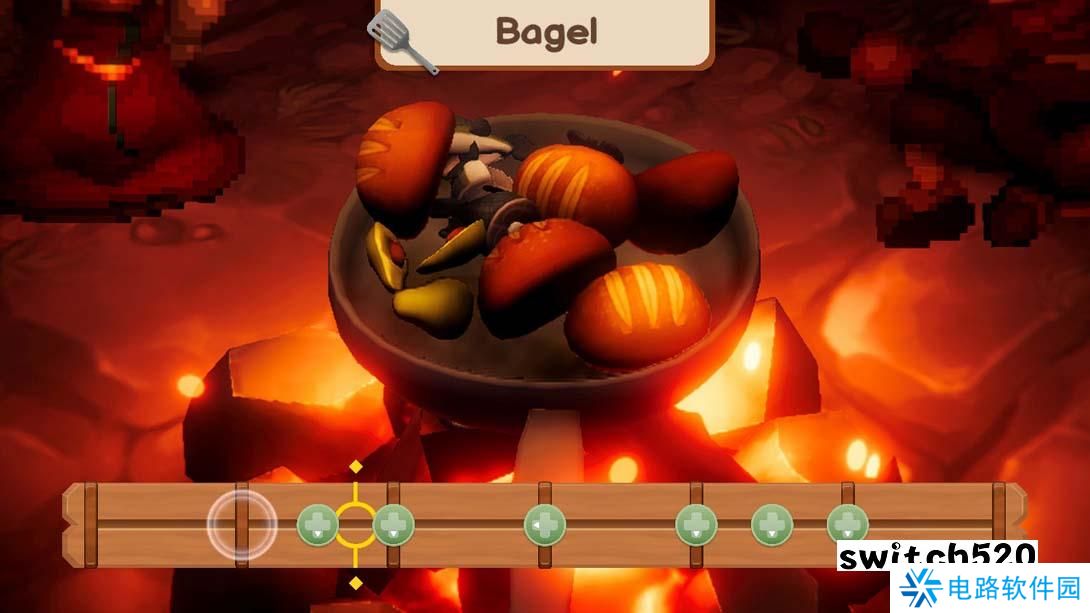Click the white circle marker on the rhythm bar
Screen dimensions: 1090x613
pos(242,525)
